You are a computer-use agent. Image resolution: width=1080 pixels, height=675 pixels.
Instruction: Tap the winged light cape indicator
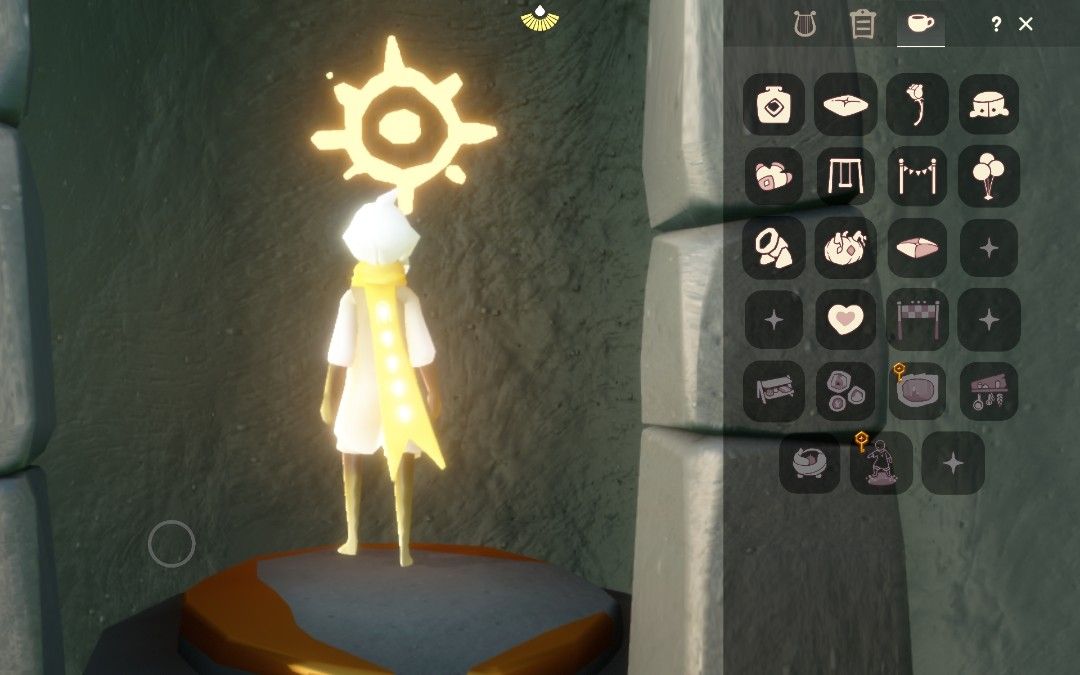click(540, 17)
